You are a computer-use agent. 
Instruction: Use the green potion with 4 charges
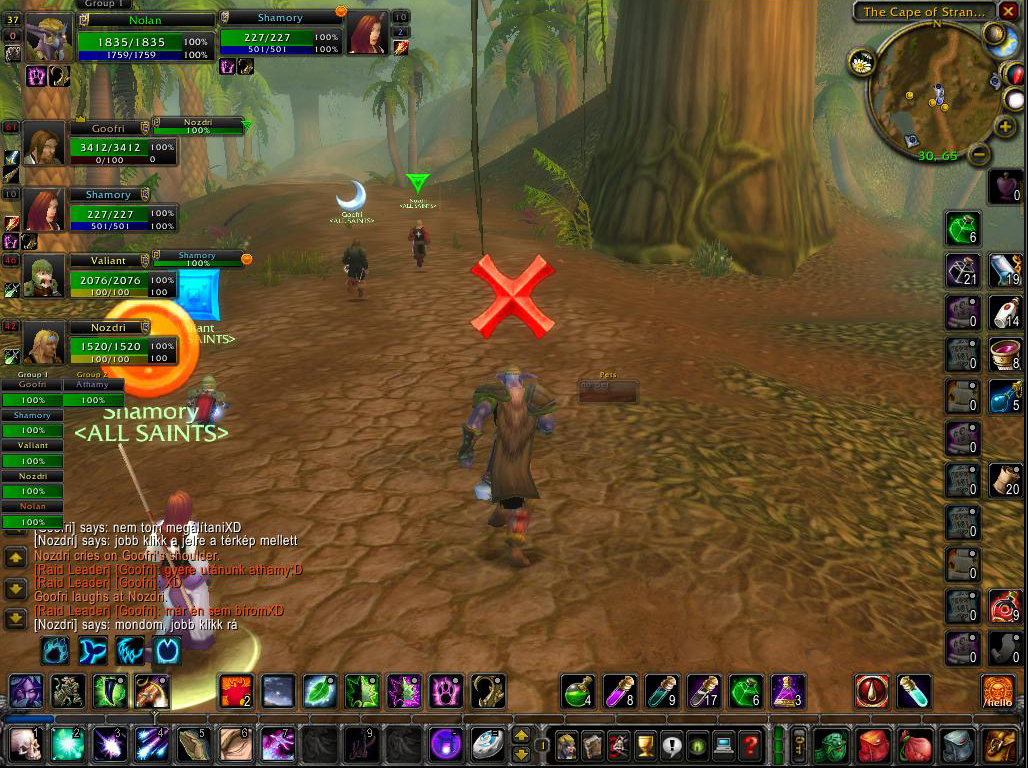point(579,691)
